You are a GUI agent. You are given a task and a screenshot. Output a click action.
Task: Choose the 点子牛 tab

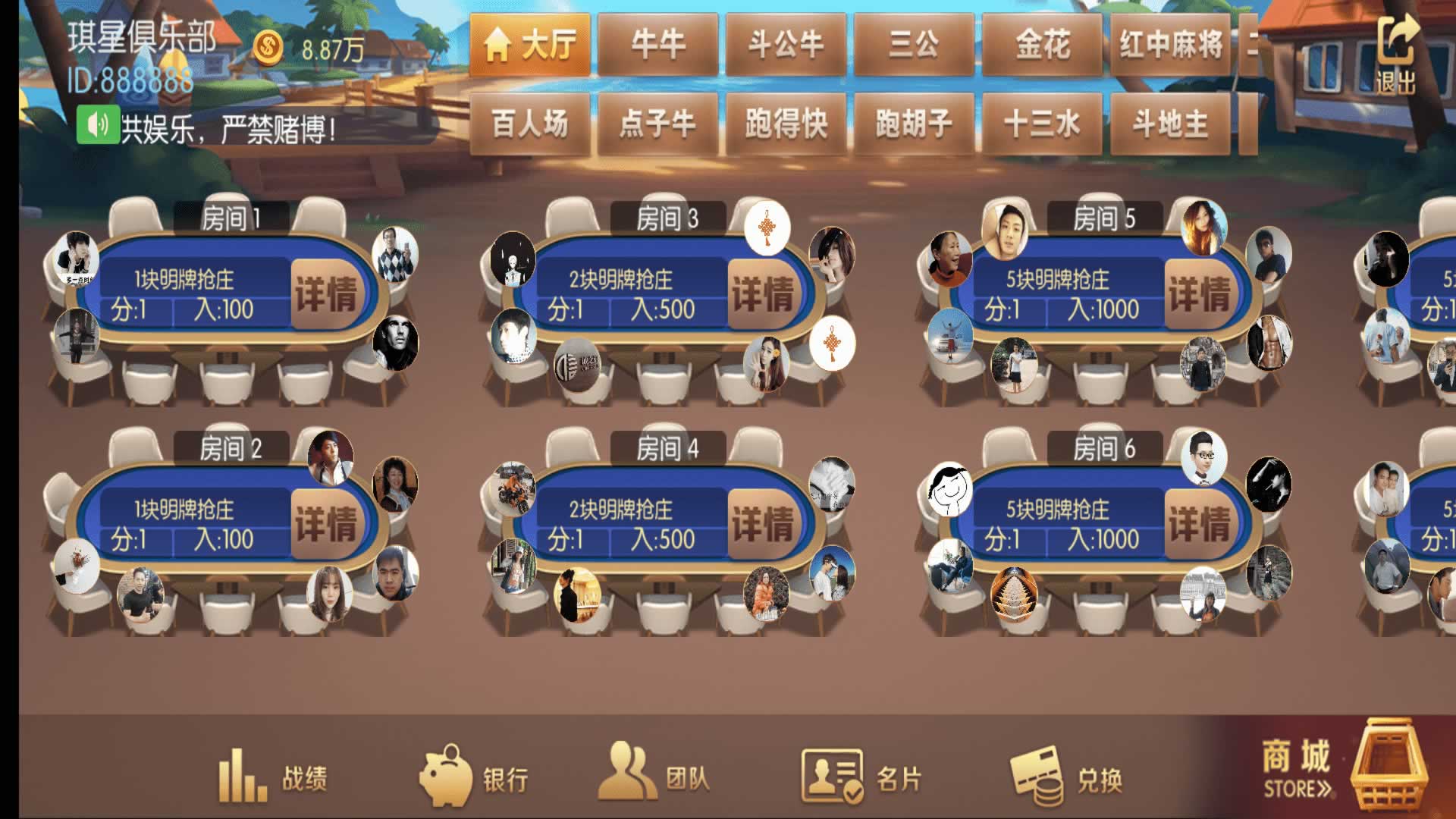657,124
